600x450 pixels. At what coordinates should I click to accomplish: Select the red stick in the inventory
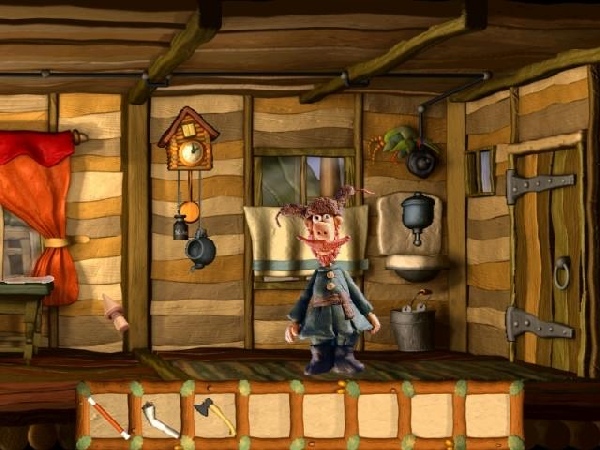(106, 416)
